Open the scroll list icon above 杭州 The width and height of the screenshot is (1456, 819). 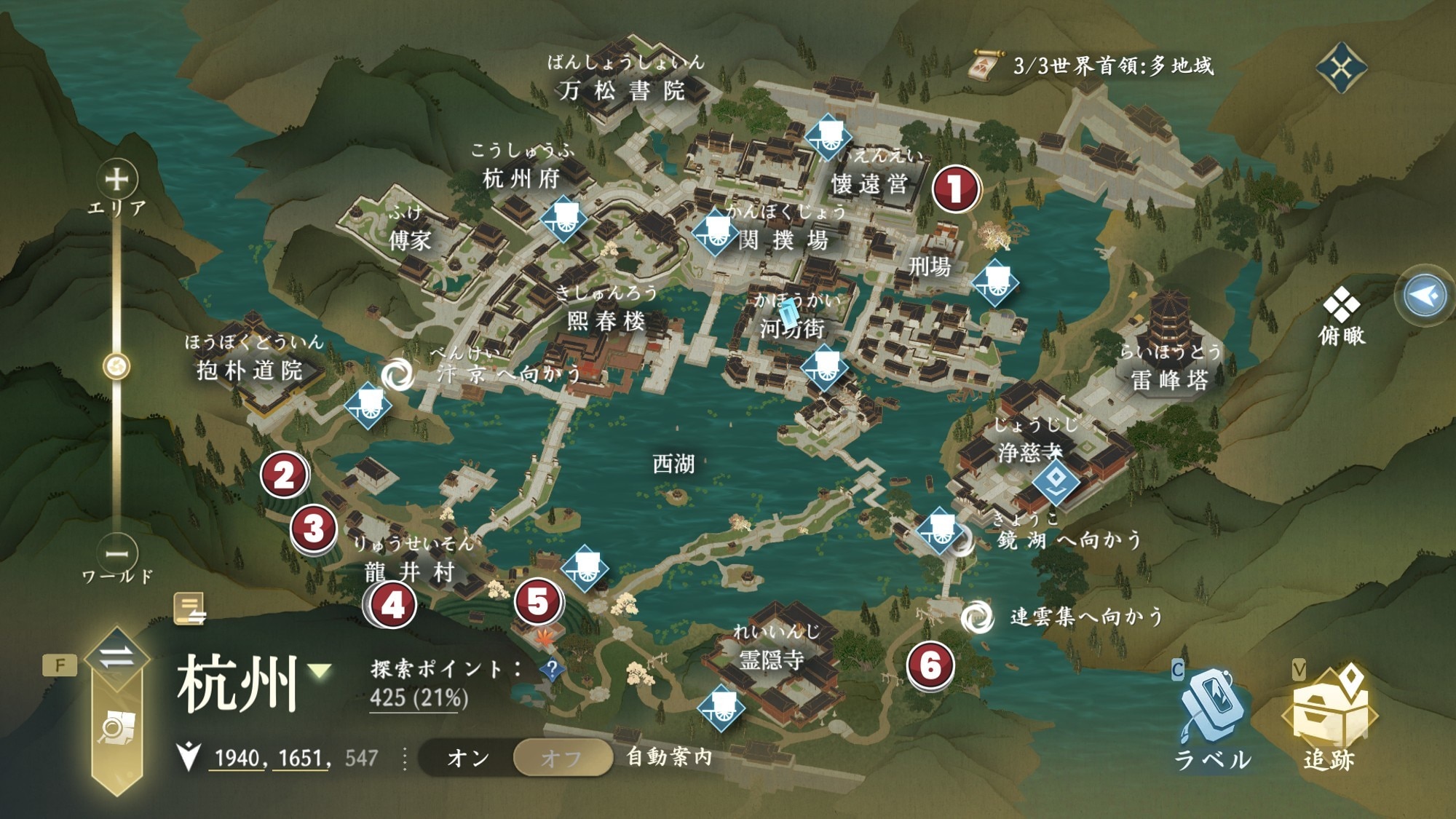189,609
